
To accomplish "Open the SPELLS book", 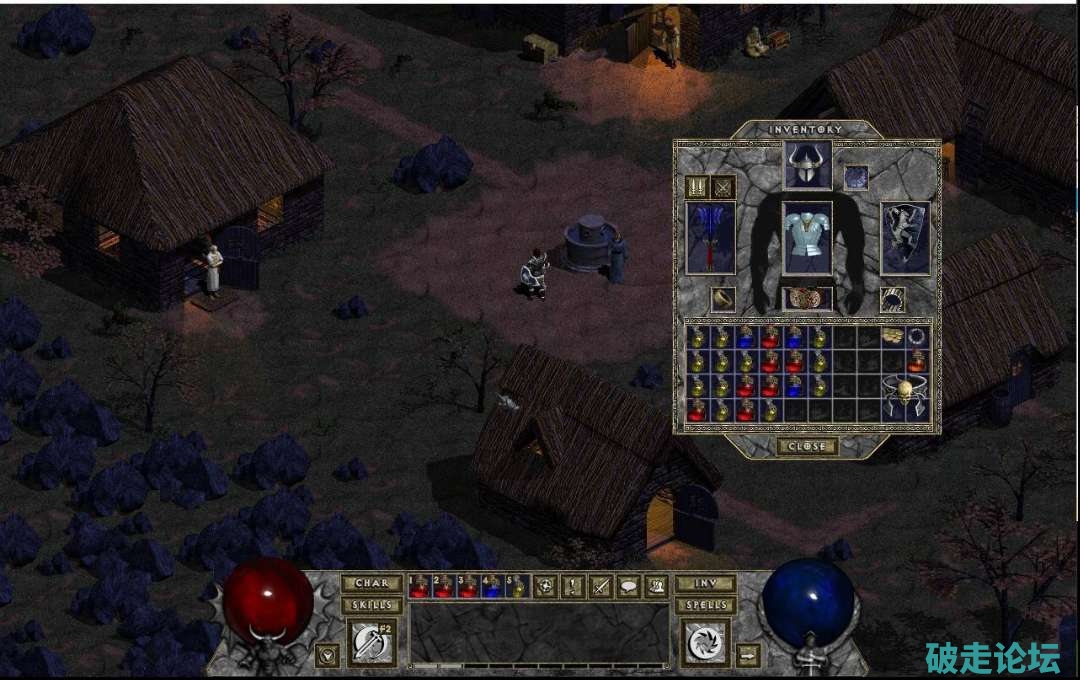I will point(706,605).
